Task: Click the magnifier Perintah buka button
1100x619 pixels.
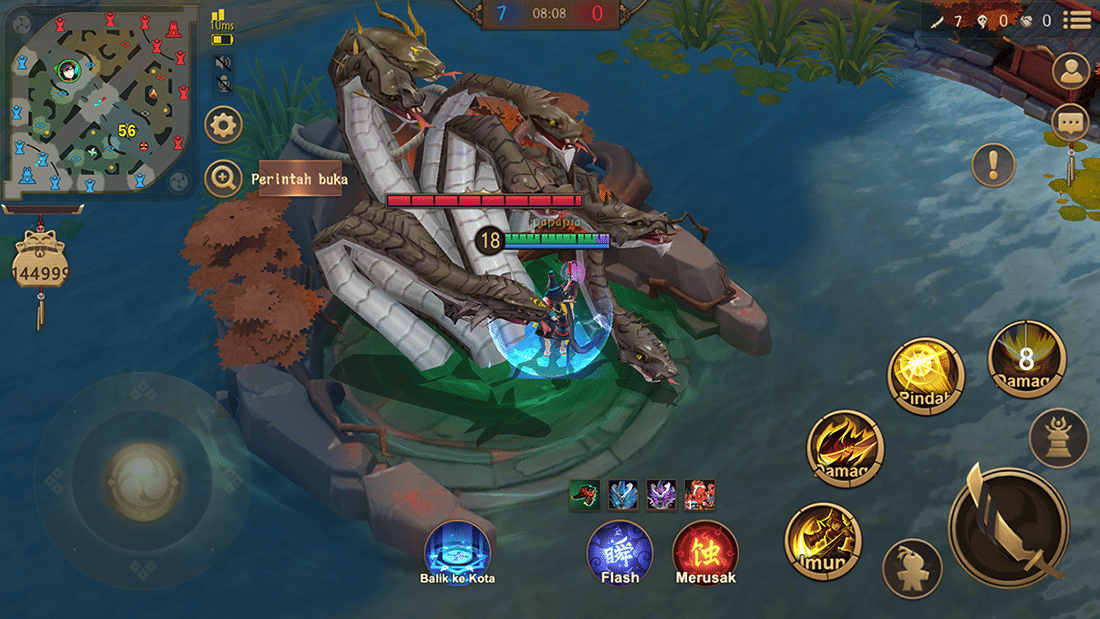Action: click(223, 180)
